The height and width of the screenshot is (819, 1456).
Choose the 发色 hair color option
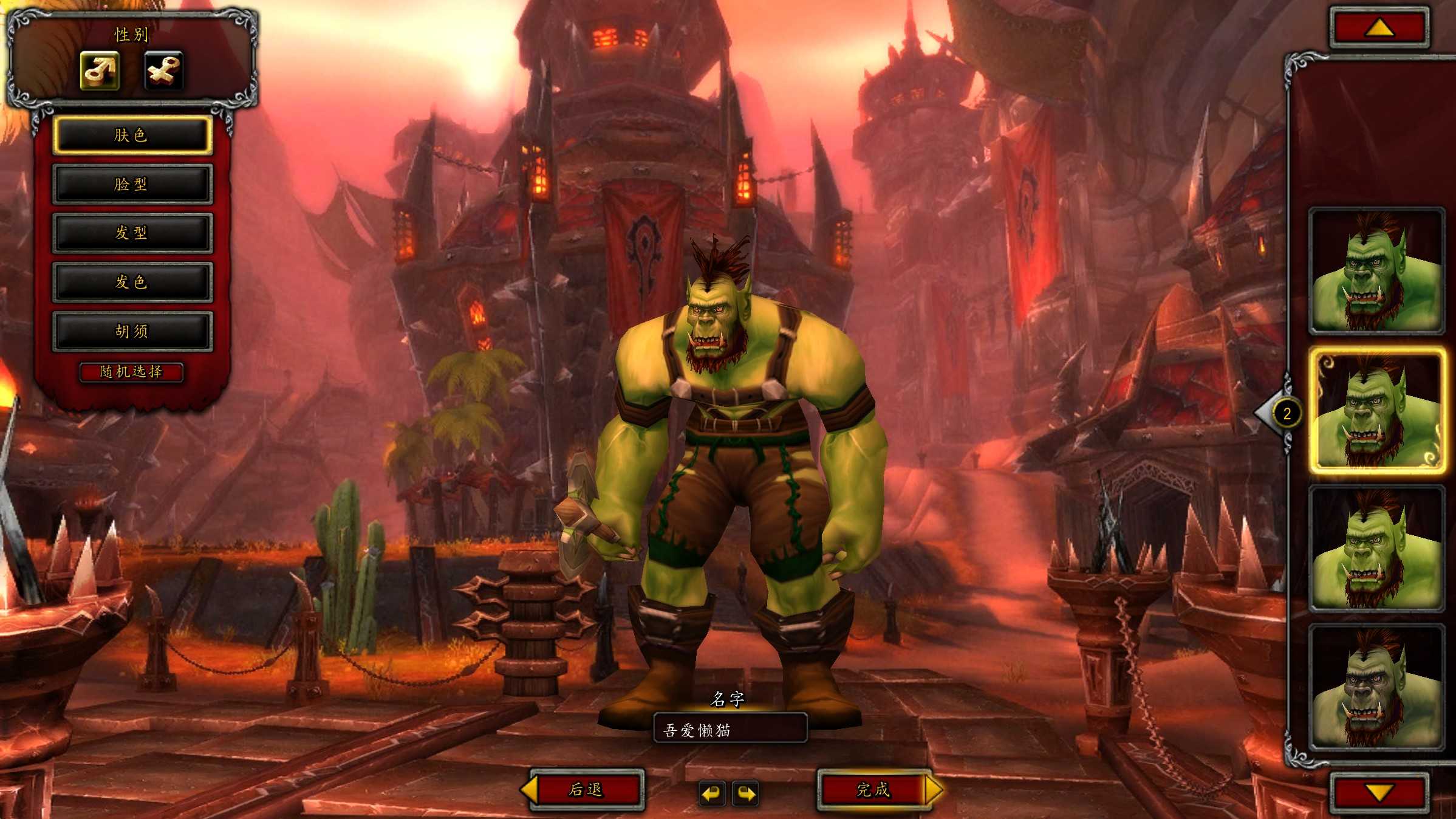(x=132, y=282)
